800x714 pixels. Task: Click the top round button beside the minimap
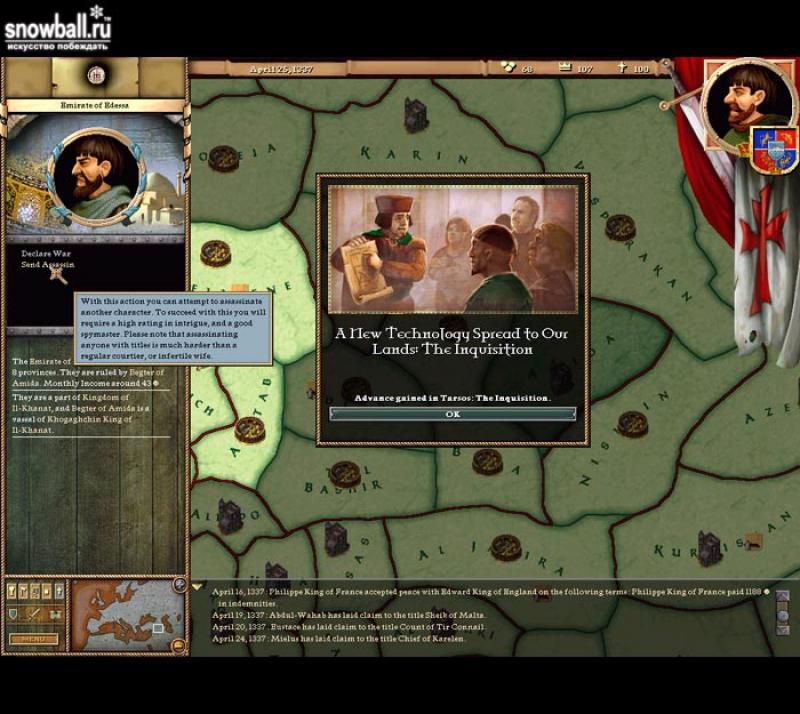click(x=179, y=585)
